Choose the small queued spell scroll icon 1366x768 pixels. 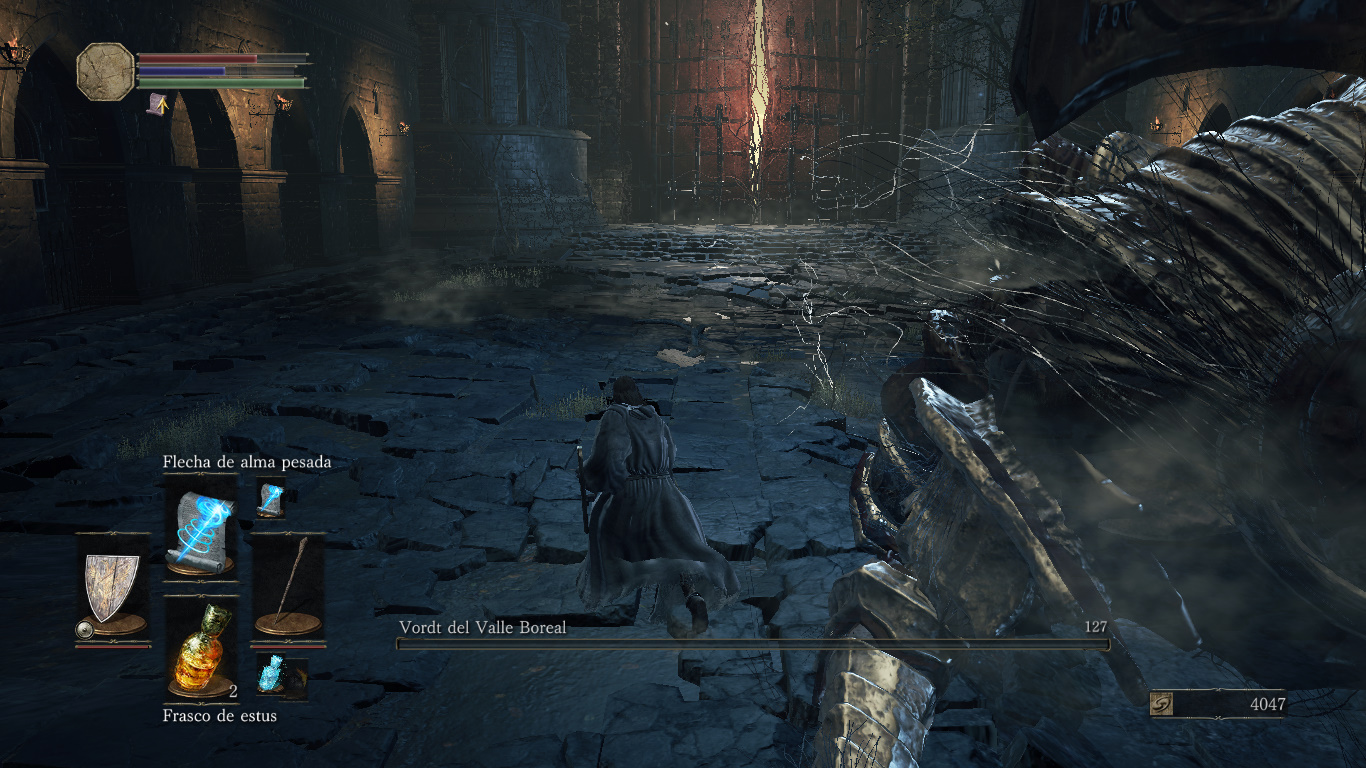pos(271,497)
